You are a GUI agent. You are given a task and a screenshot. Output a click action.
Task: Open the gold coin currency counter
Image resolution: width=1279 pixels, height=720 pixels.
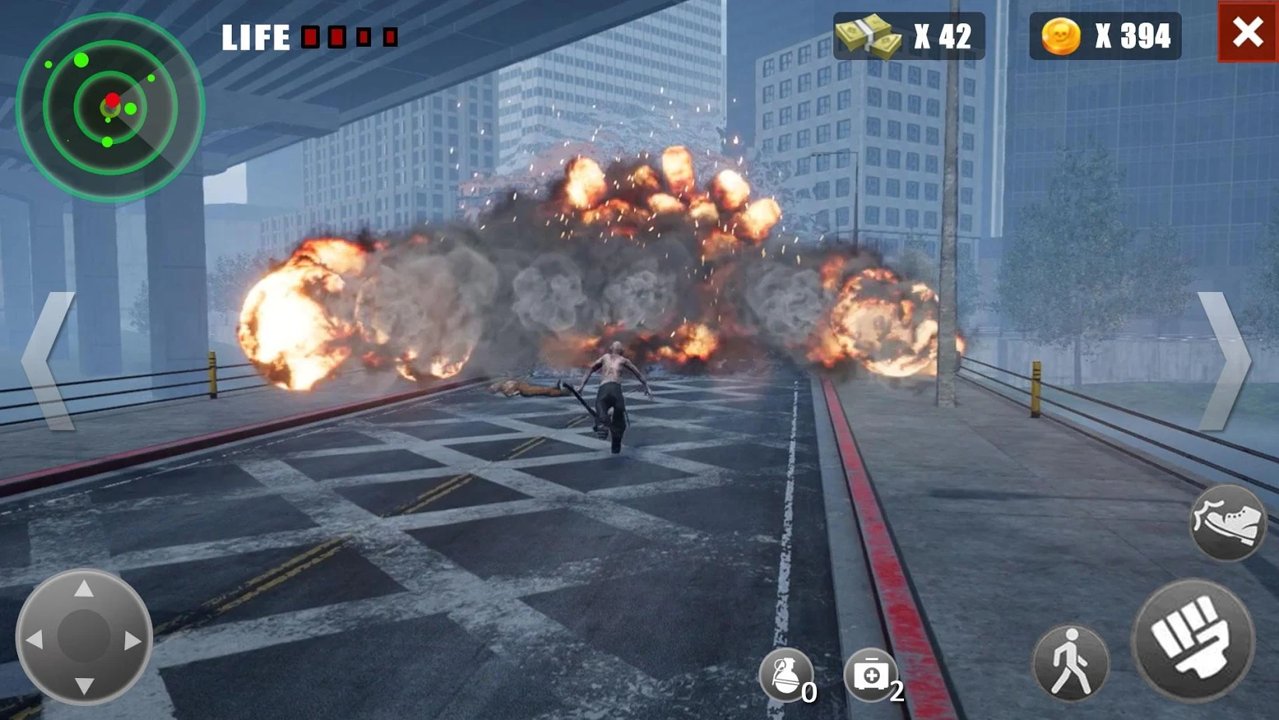[x=1105, y=37]
